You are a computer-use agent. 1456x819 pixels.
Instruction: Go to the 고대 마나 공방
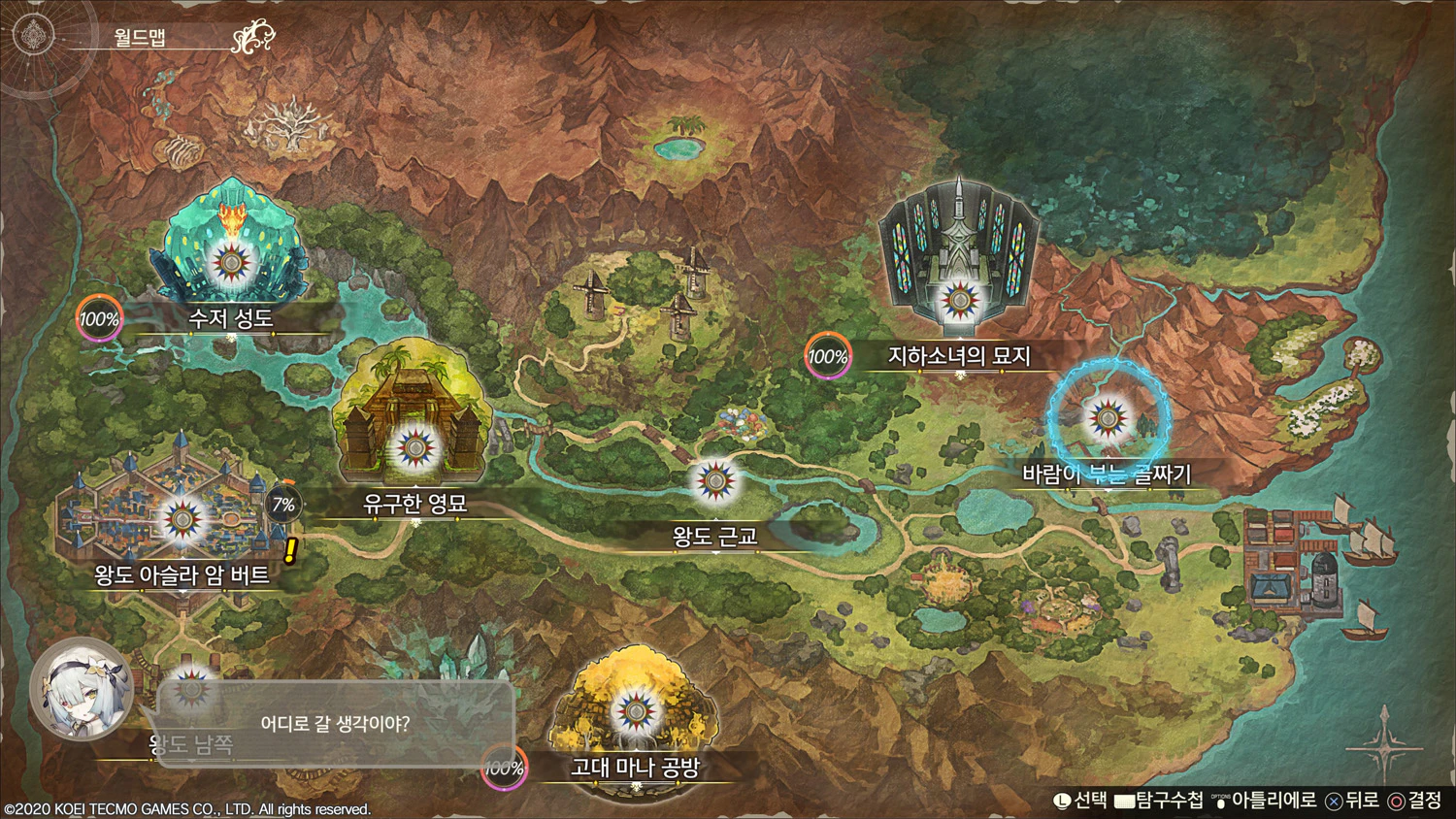pyautogui.click(x=635, y=713)
